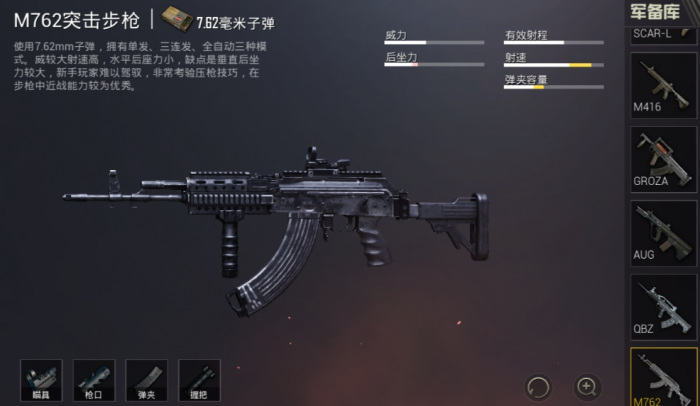
Task: Open the muzzle (枪口) attachment slot
Action: (94, 380)
